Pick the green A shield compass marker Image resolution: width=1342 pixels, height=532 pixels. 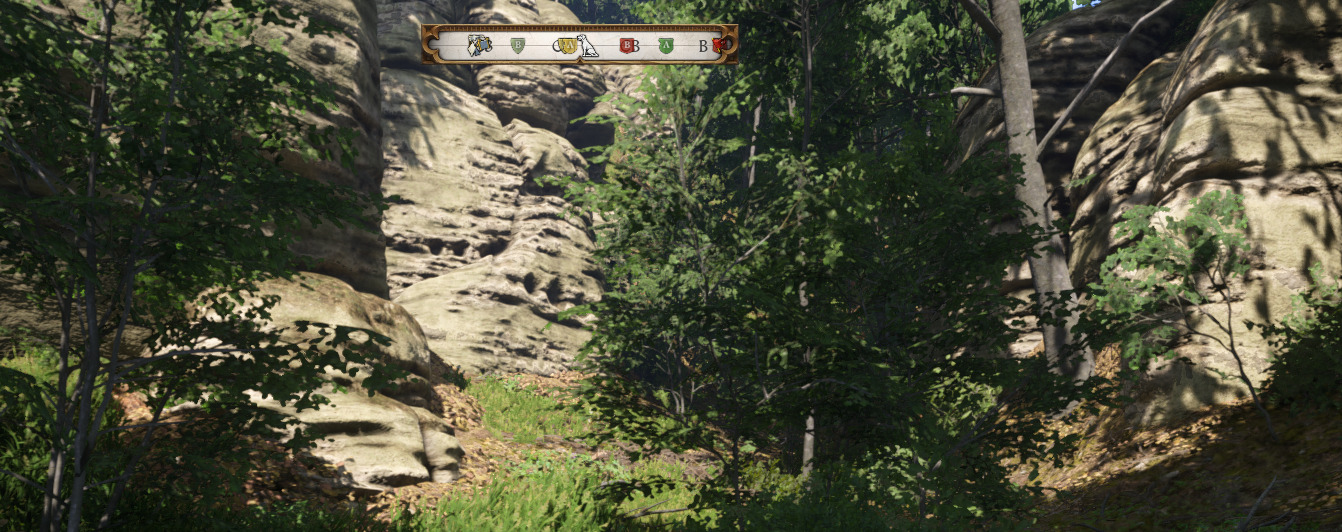pyautogui.click(x=666, y=45)
